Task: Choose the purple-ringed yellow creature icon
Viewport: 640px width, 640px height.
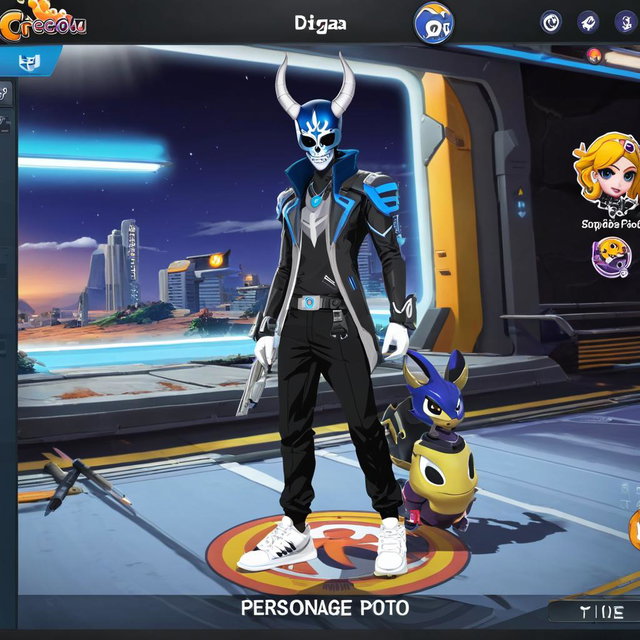Action: click(610, 257)
